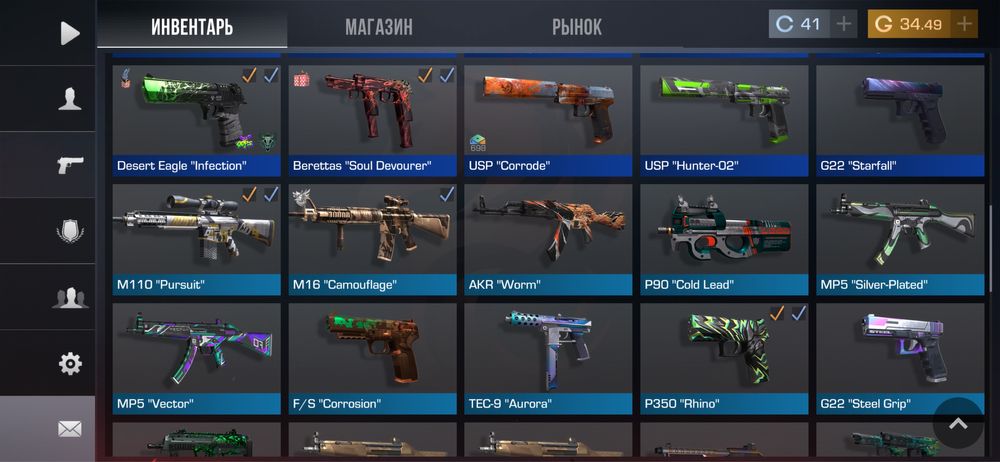Click the scroll-to-top arrow button
Viewport: 1000px width, 462px height.
(x=958, y=423)
